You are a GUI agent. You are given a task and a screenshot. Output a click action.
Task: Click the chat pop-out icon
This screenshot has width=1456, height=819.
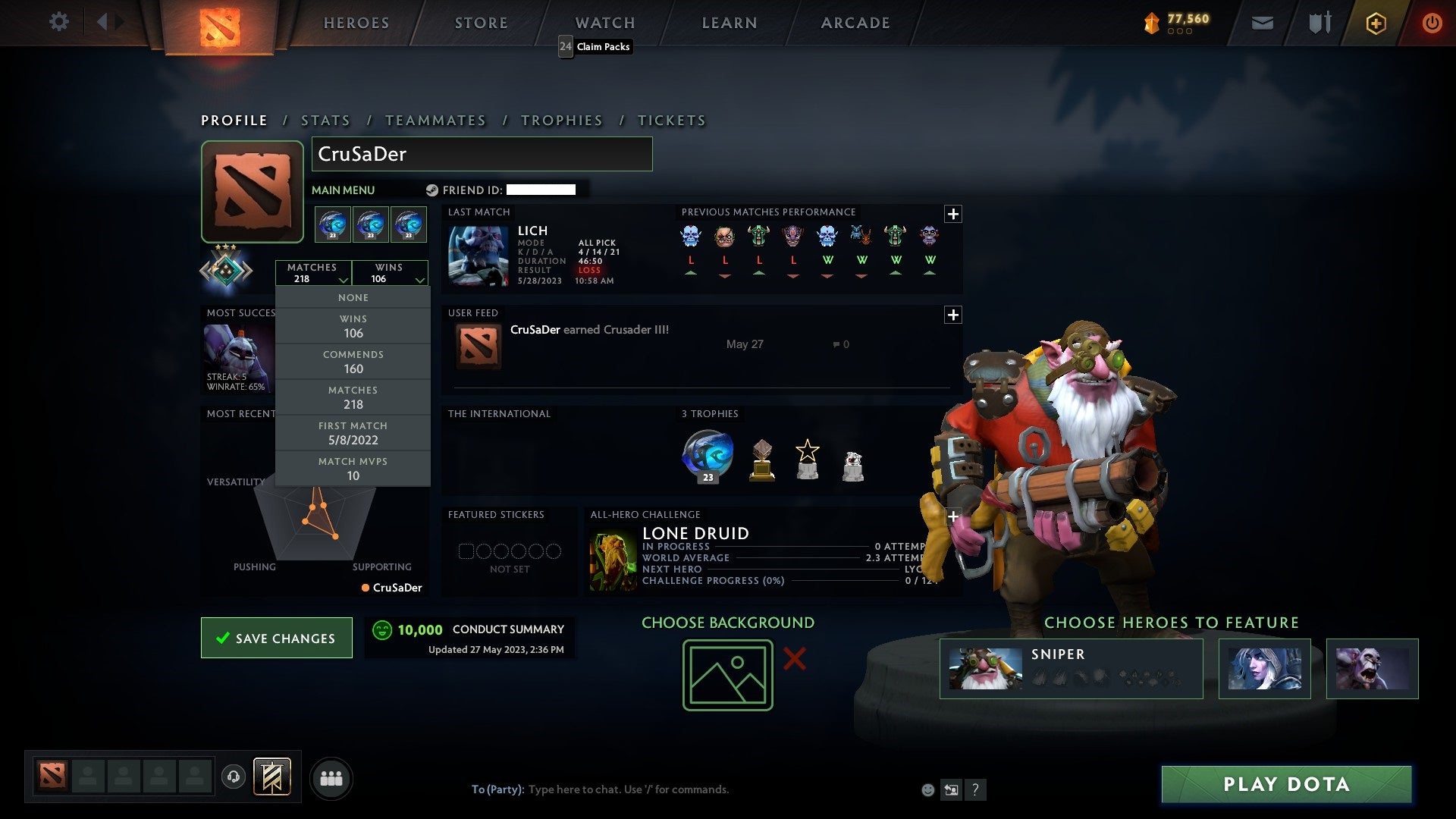tap(951, 789)
